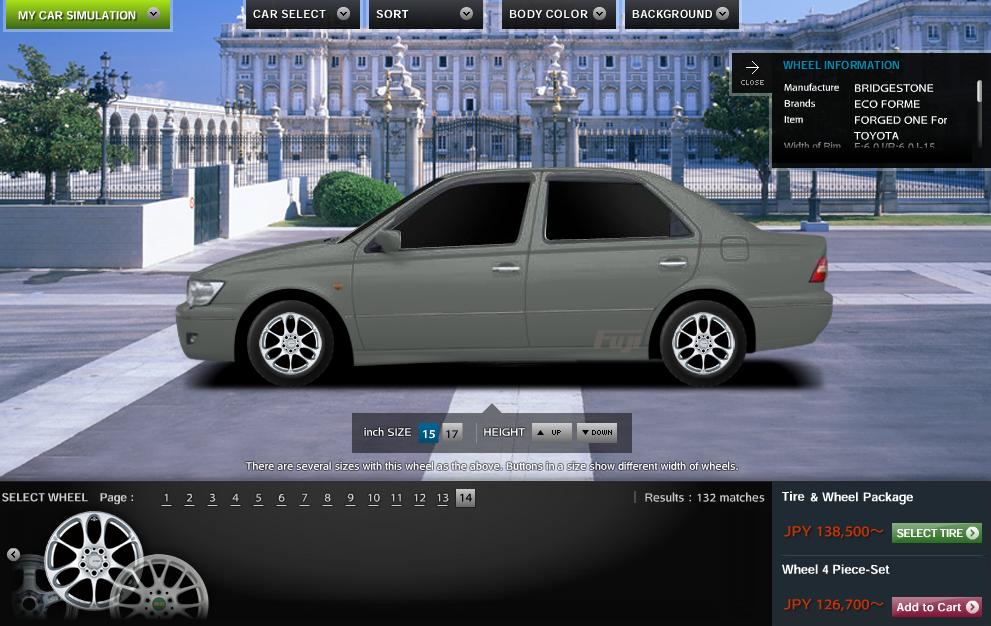Screen dimensions: 991x626
Task: Open the My Car Simulation menu
Action: tap(88, 15)
